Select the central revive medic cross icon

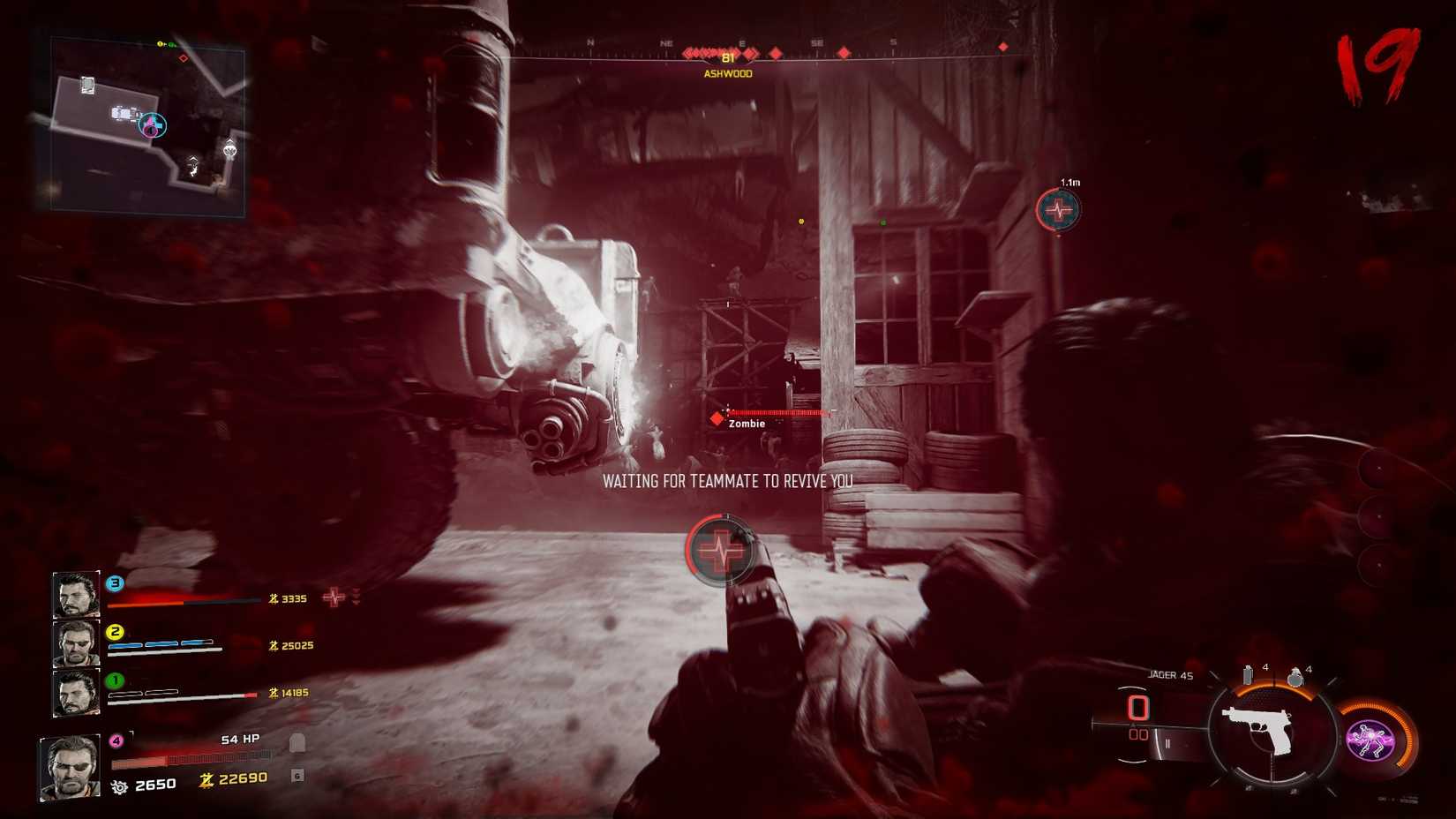pyautogui.click(x=722, y=549)
